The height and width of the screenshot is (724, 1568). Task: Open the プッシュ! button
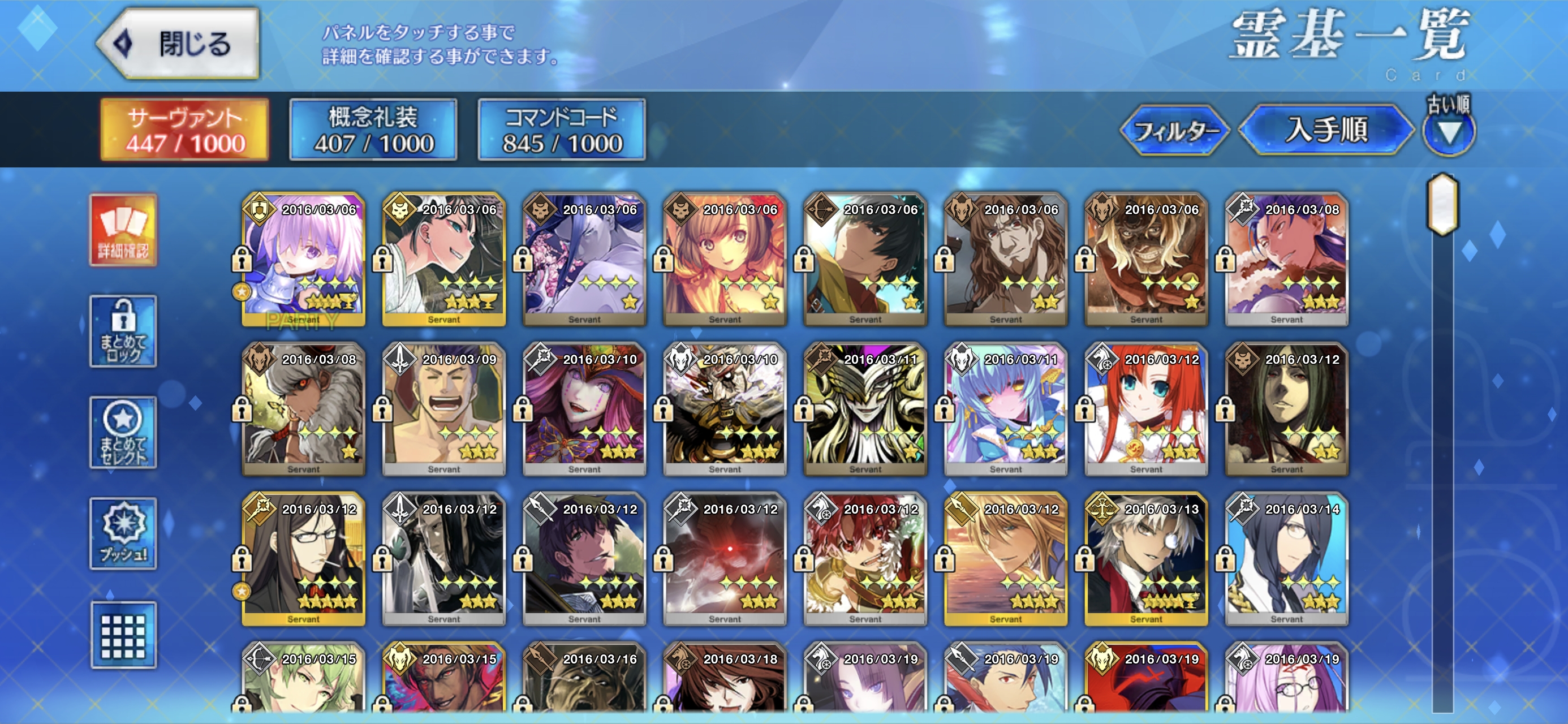tap(123, 533)
